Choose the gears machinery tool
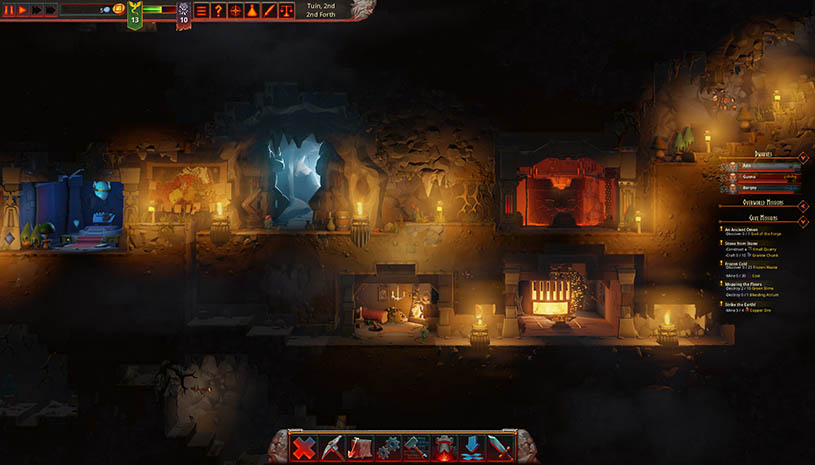Image resolution: width=815 pixels, height=465 pixels. [388, 447]
